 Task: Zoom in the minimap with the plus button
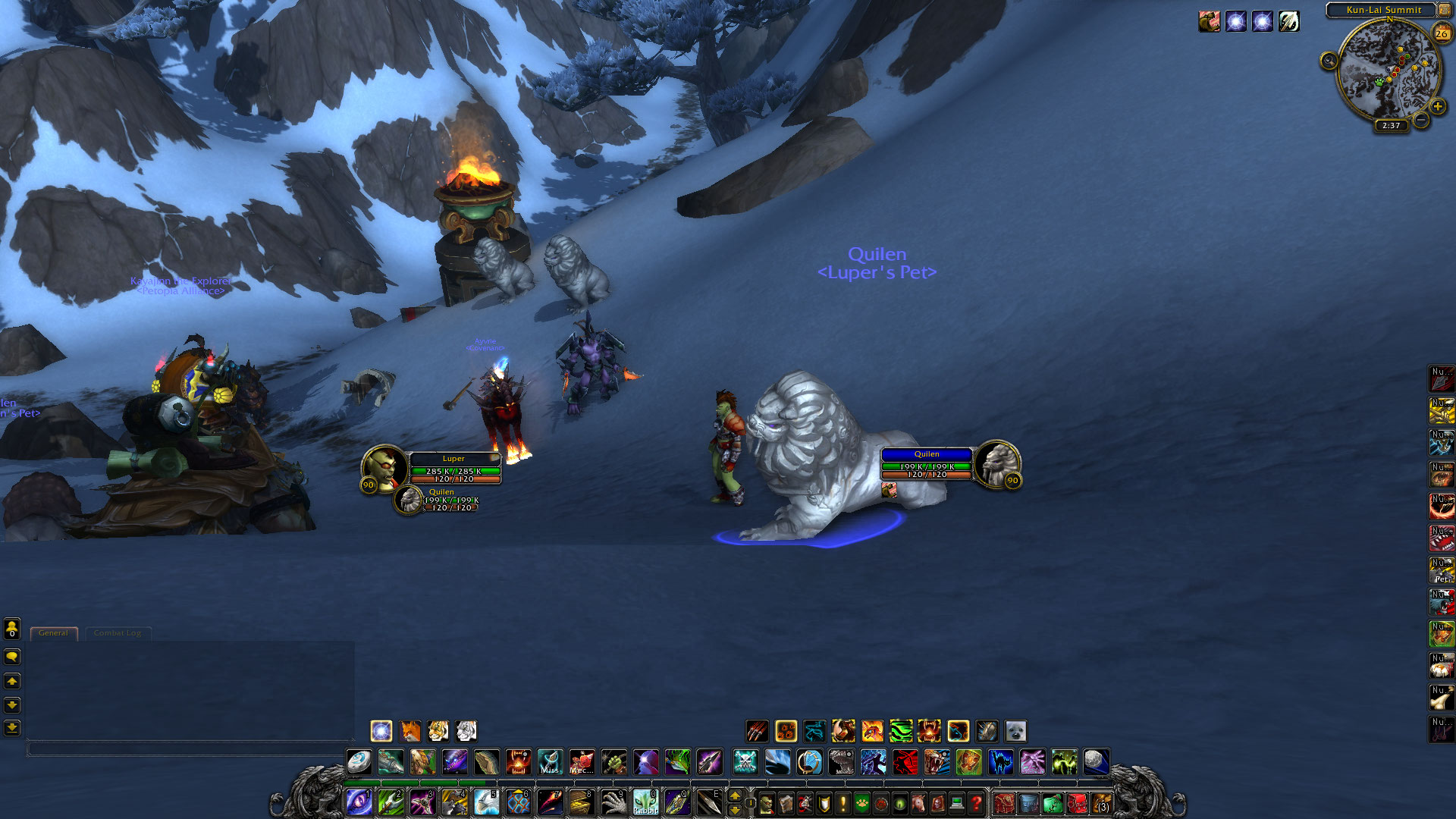(x=1437, y=105)
